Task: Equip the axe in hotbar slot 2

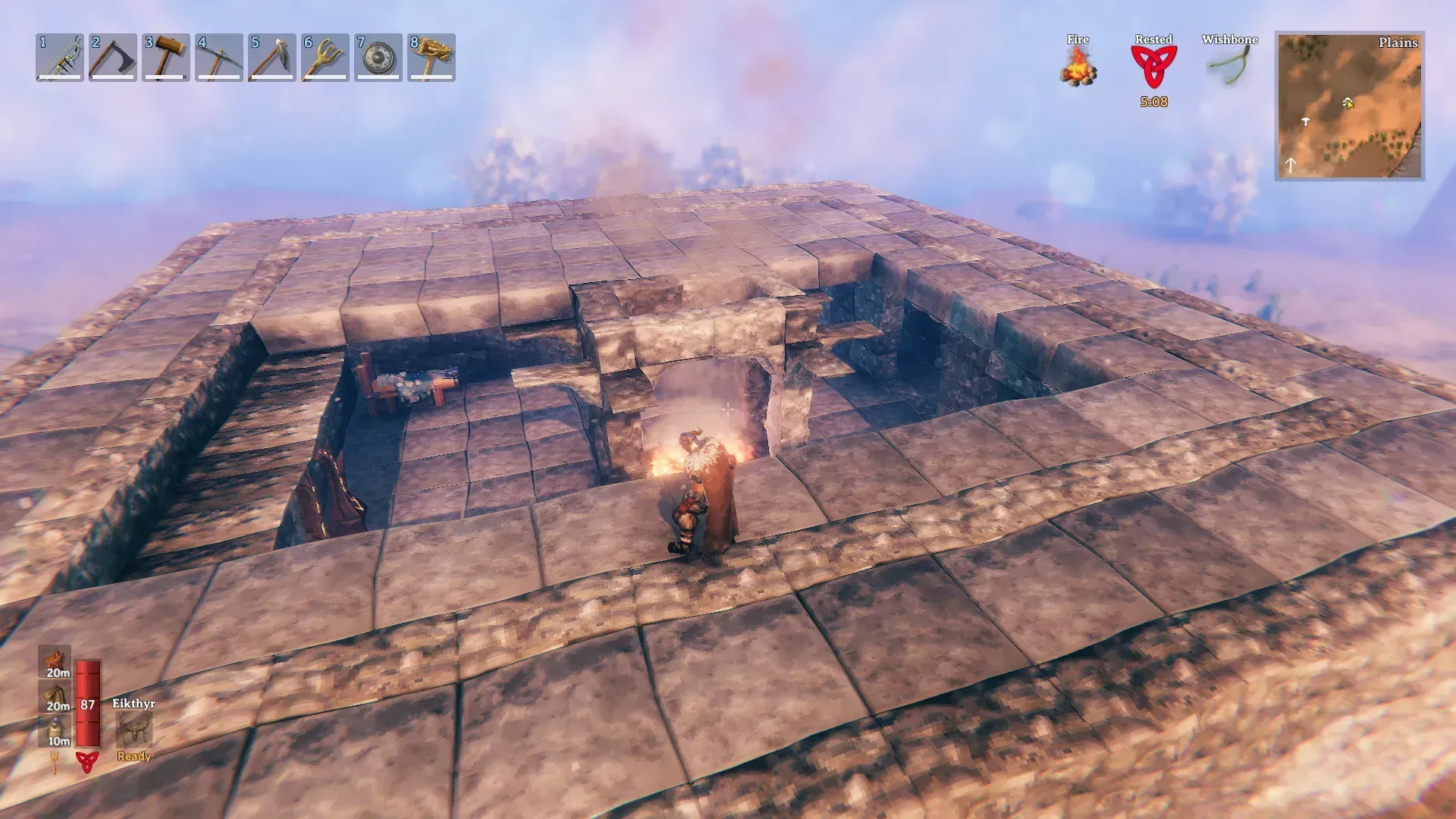Action: [x=113, y=57]
